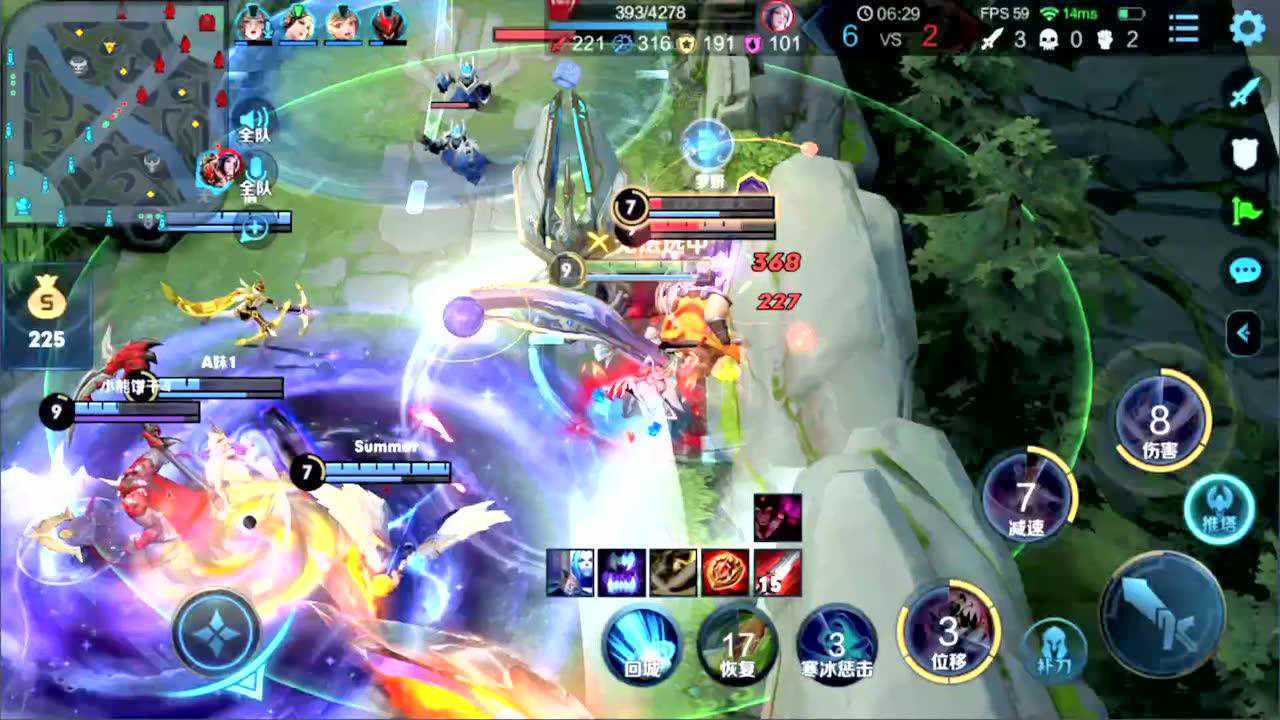This screenshot has height=720, width=1280.
Task: Use the 位移 dash skill
Action: click(x=948, y=633)
